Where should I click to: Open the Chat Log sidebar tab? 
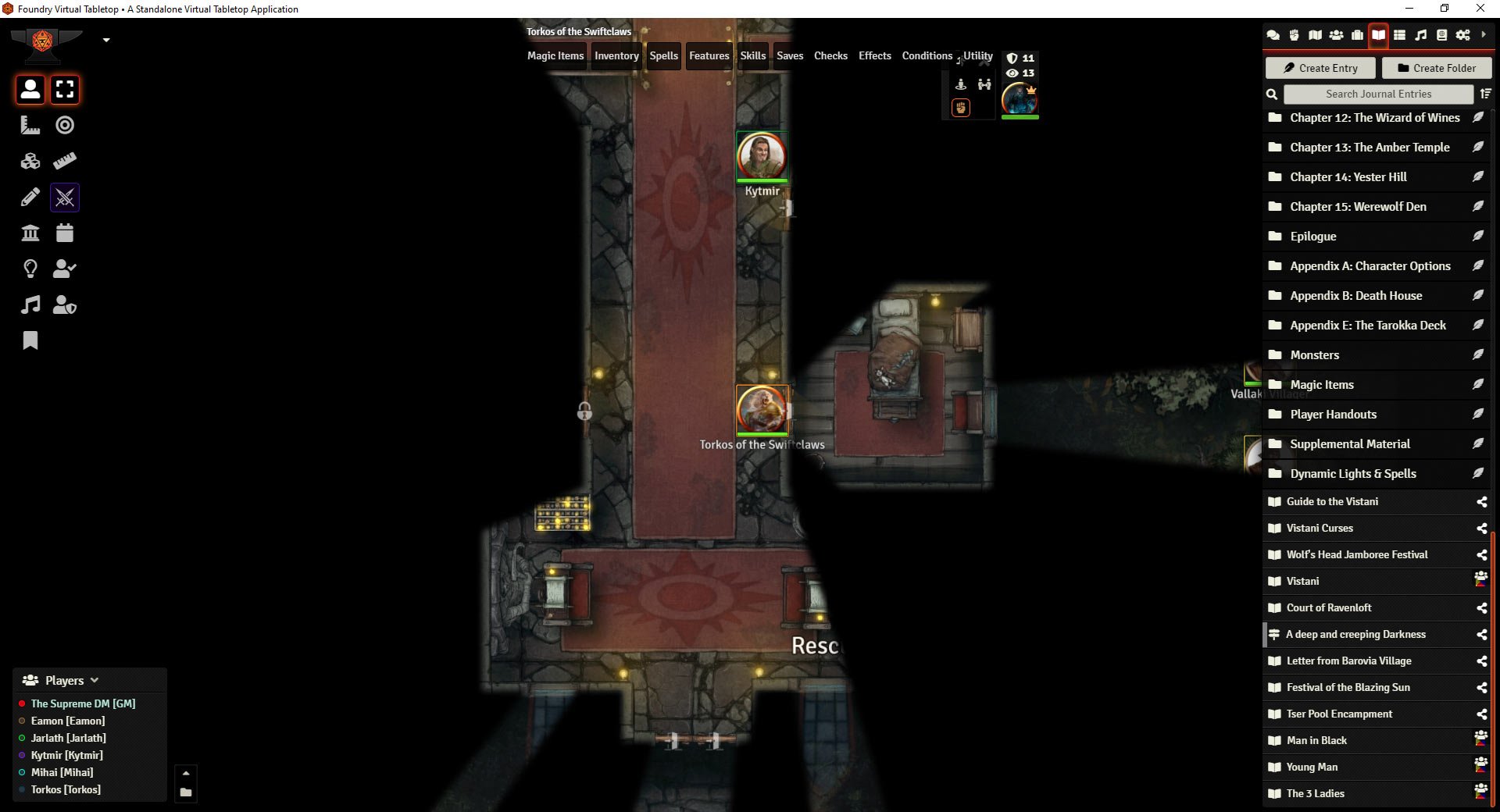pyautogui.click(x=1273, y=35)
